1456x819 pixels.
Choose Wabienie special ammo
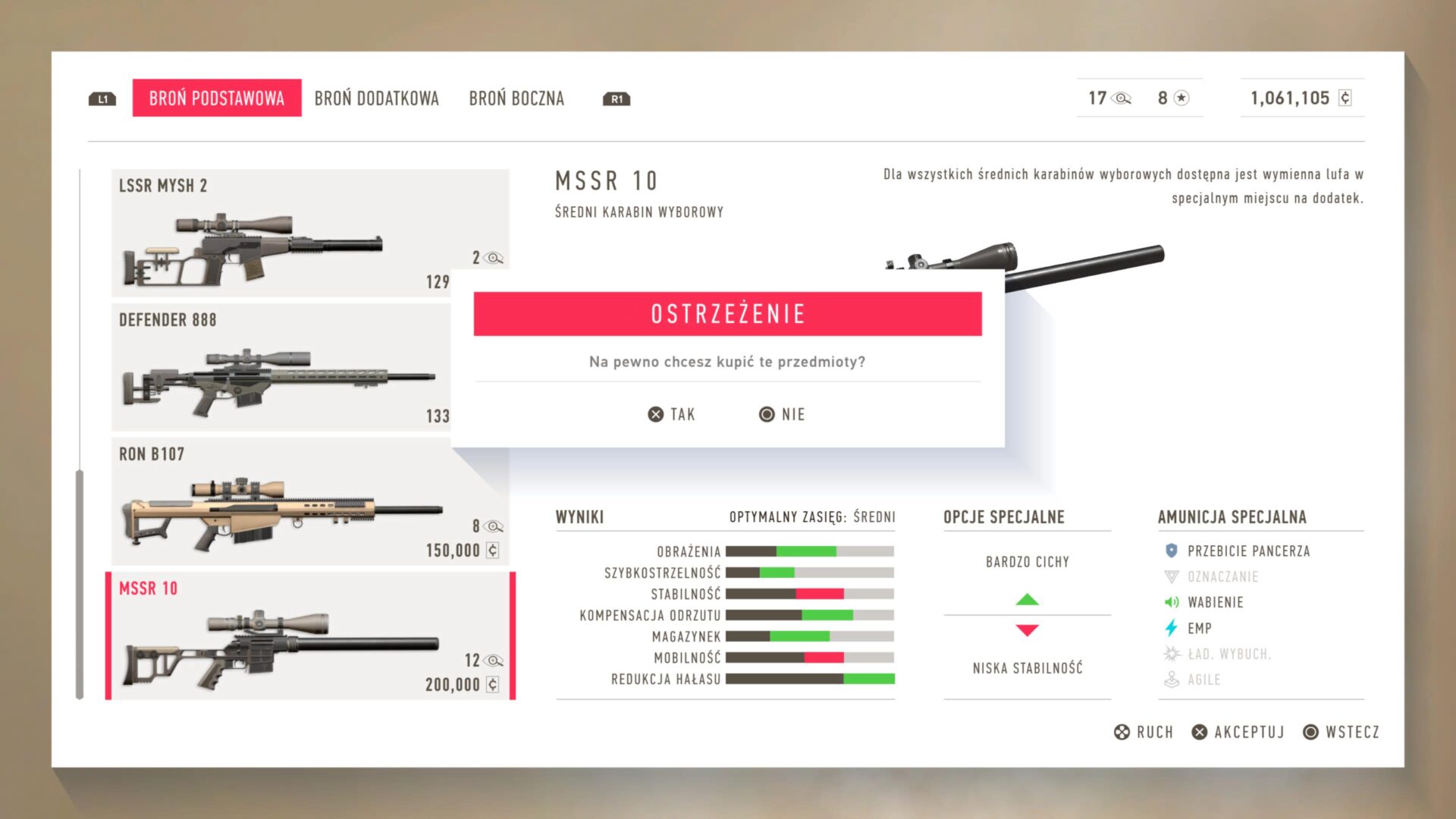(1214, 602)
